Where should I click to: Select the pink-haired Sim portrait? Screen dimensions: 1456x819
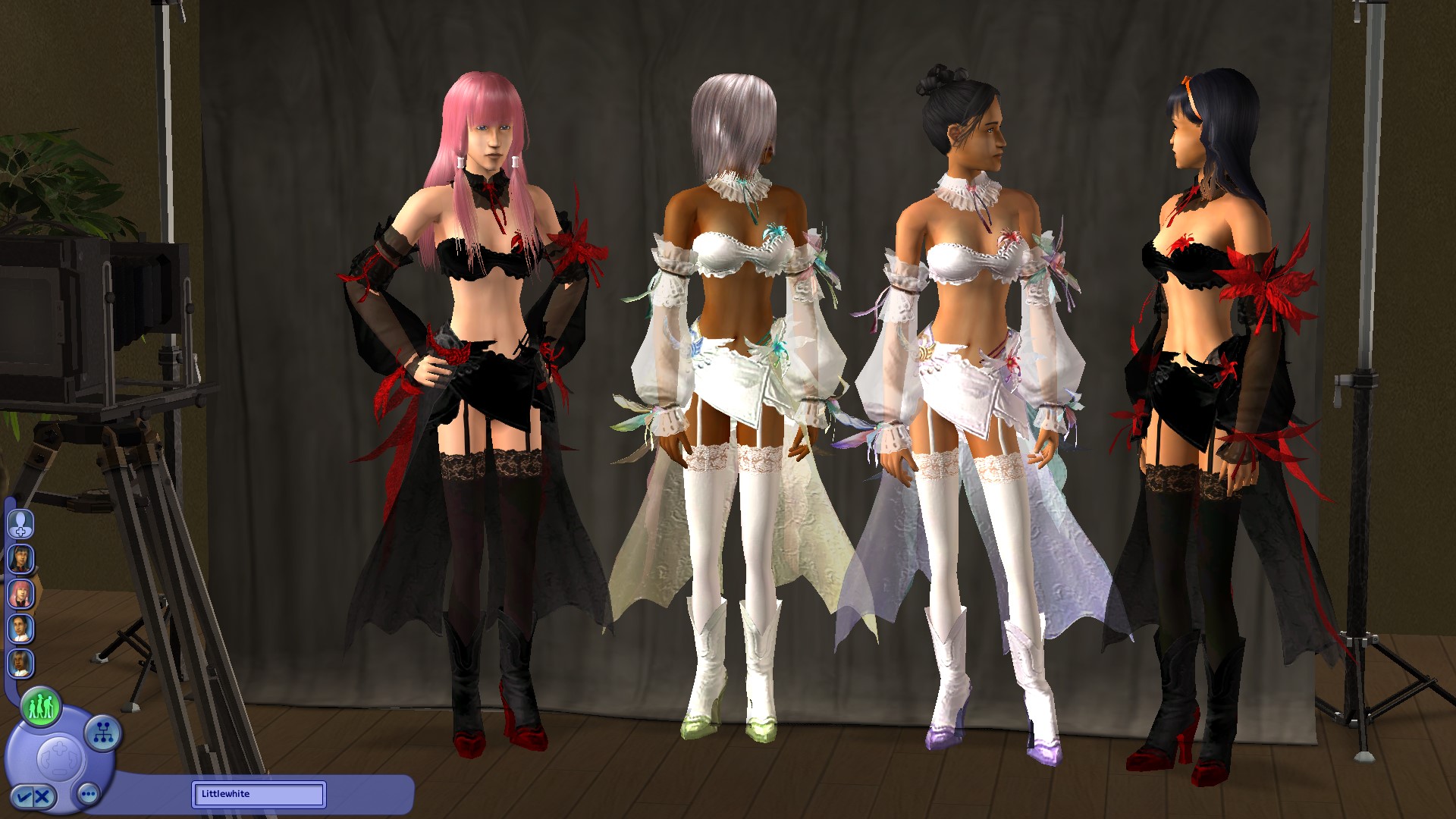(20, 593)
